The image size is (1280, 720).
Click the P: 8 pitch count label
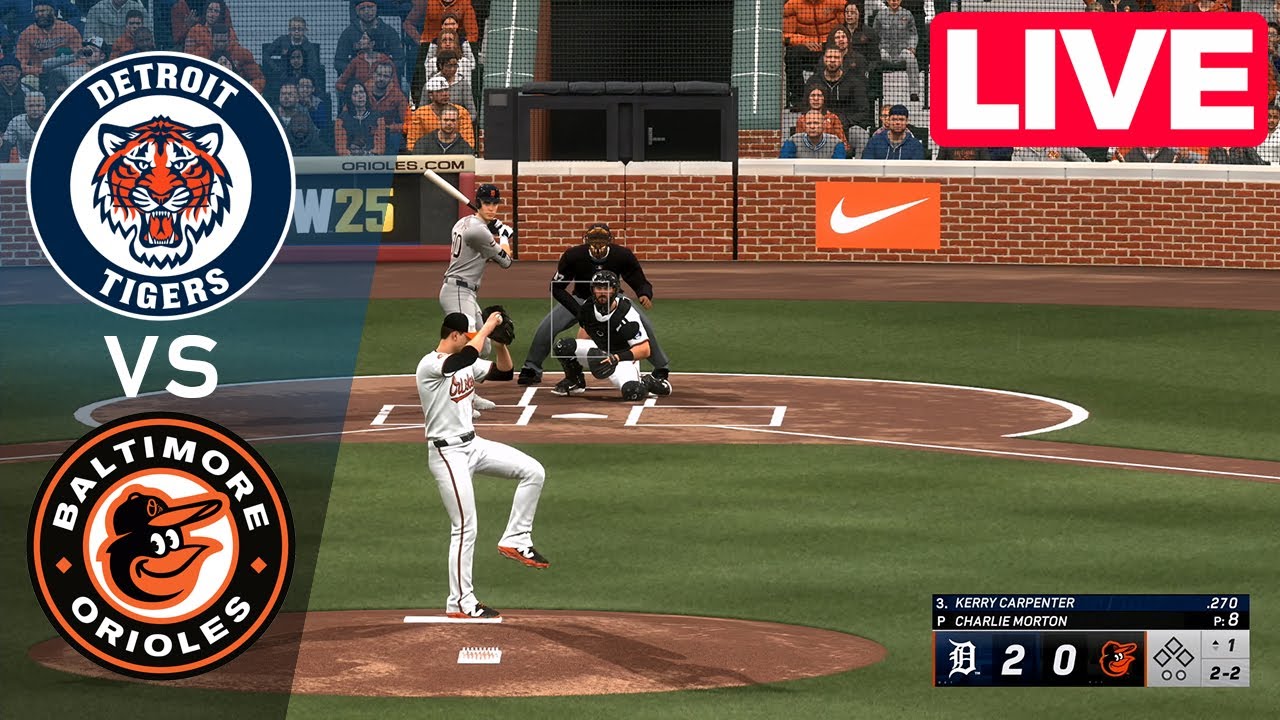tap(1226, 619)
